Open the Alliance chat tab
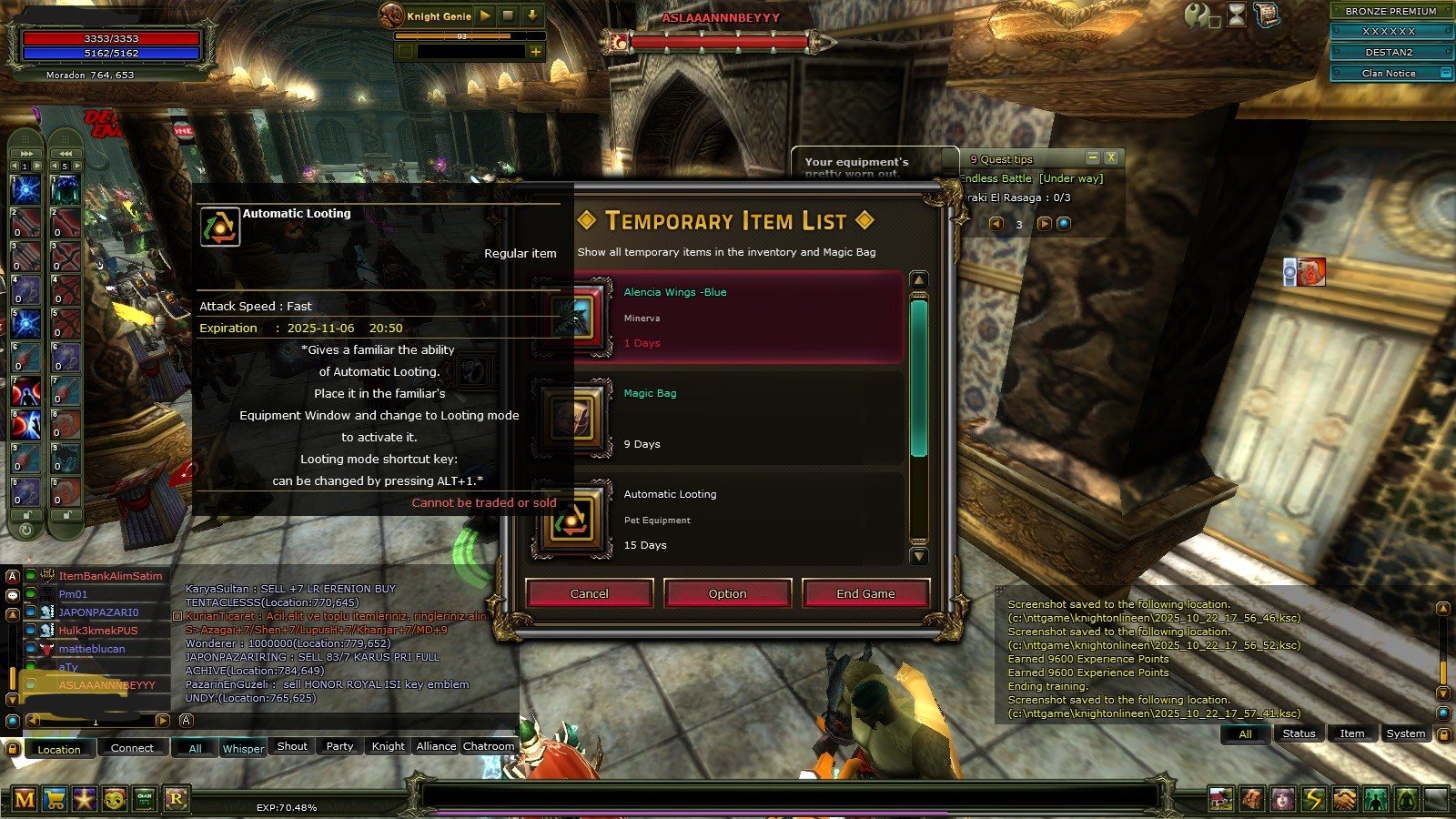Viewport: 1456px width, 819px height. pyautogui.click(x=436, y=746)
